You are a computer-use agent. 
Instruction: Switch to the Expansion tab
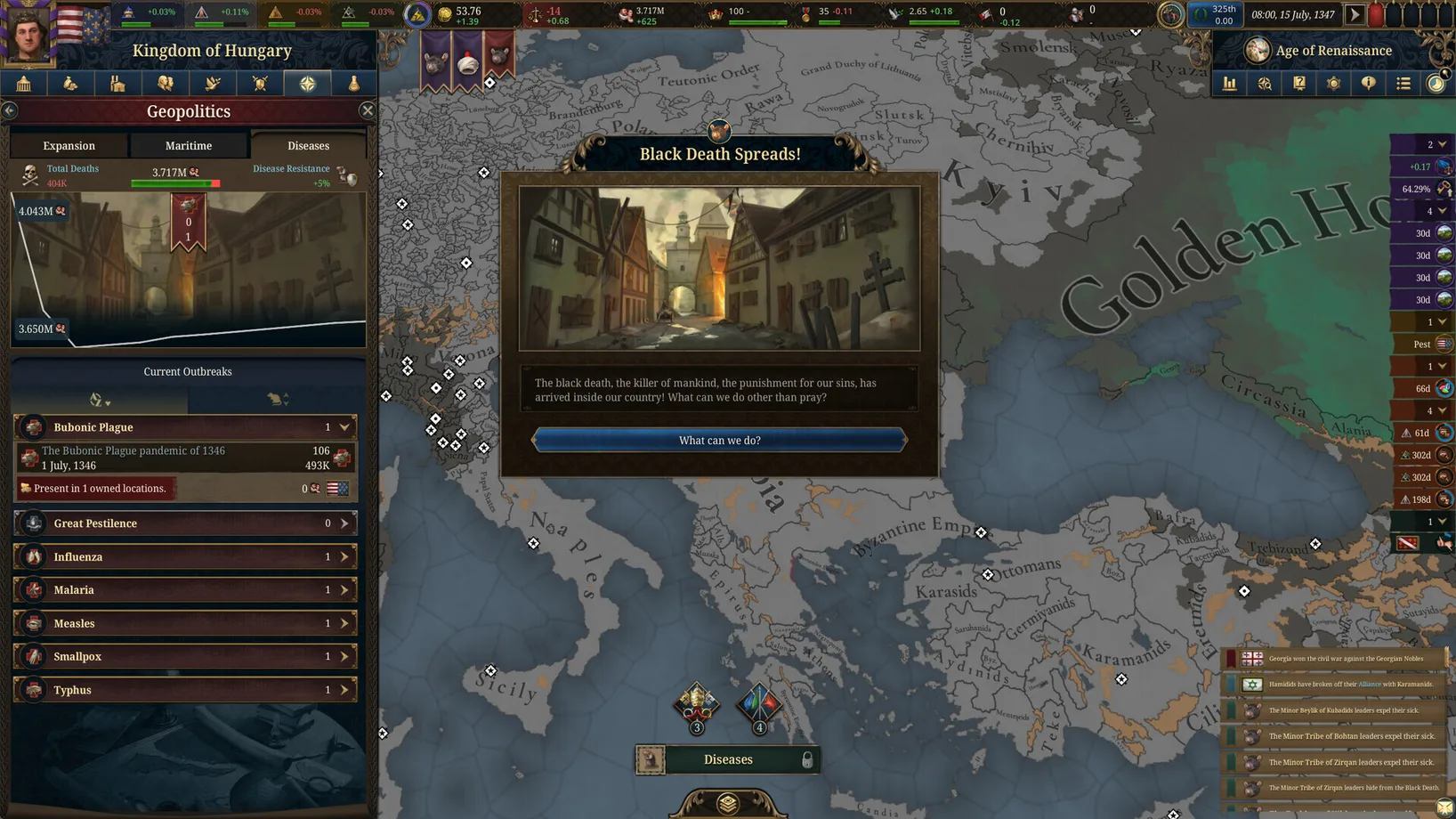[69, 145]
